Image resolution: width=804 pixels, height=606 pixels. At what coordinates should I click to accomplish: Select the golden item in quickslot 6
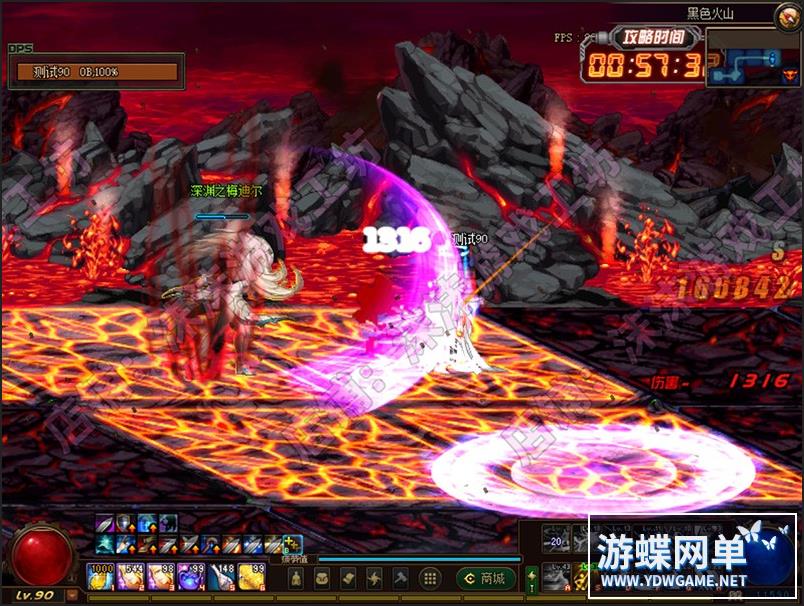click(251, 577)
